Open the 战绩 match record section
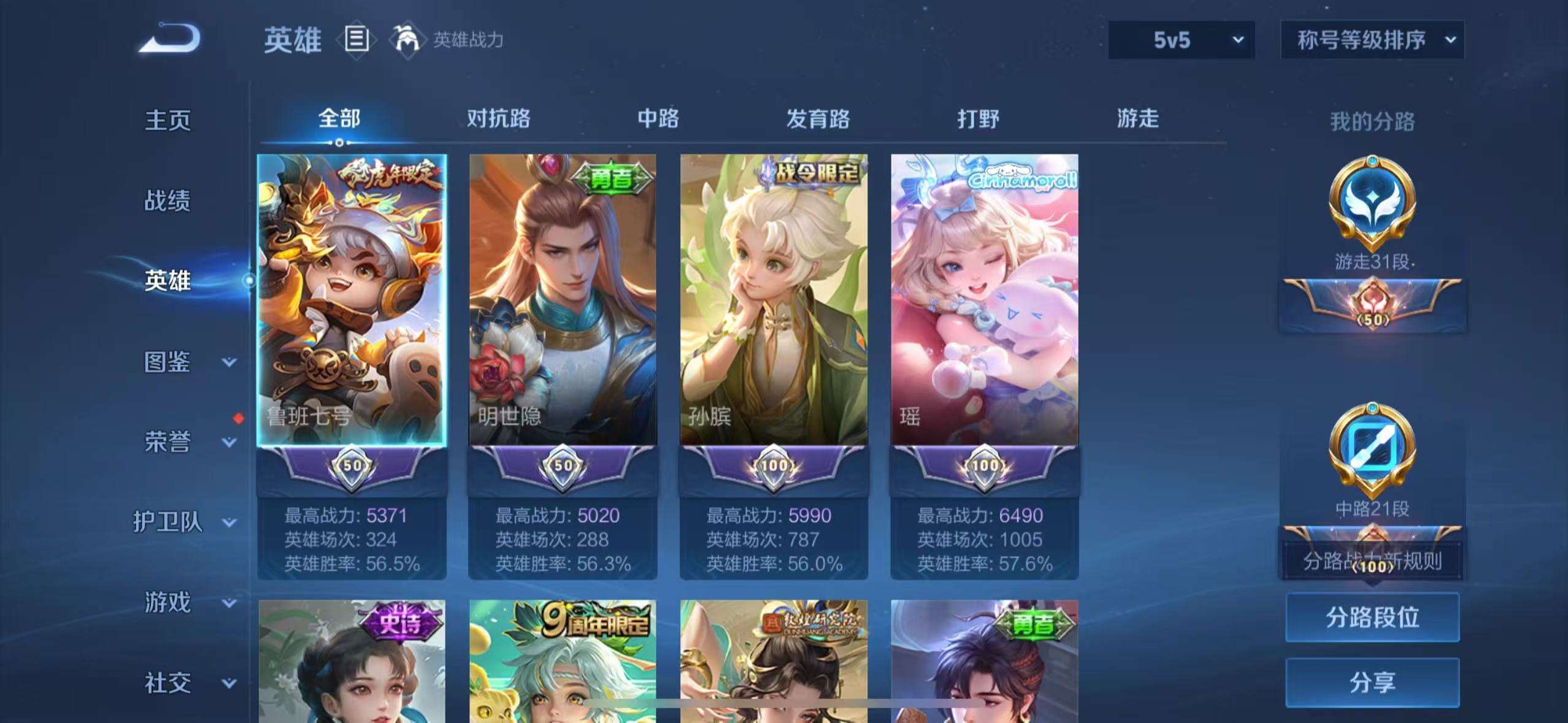This screenshot has height=723, width=1568. (167, 201)
